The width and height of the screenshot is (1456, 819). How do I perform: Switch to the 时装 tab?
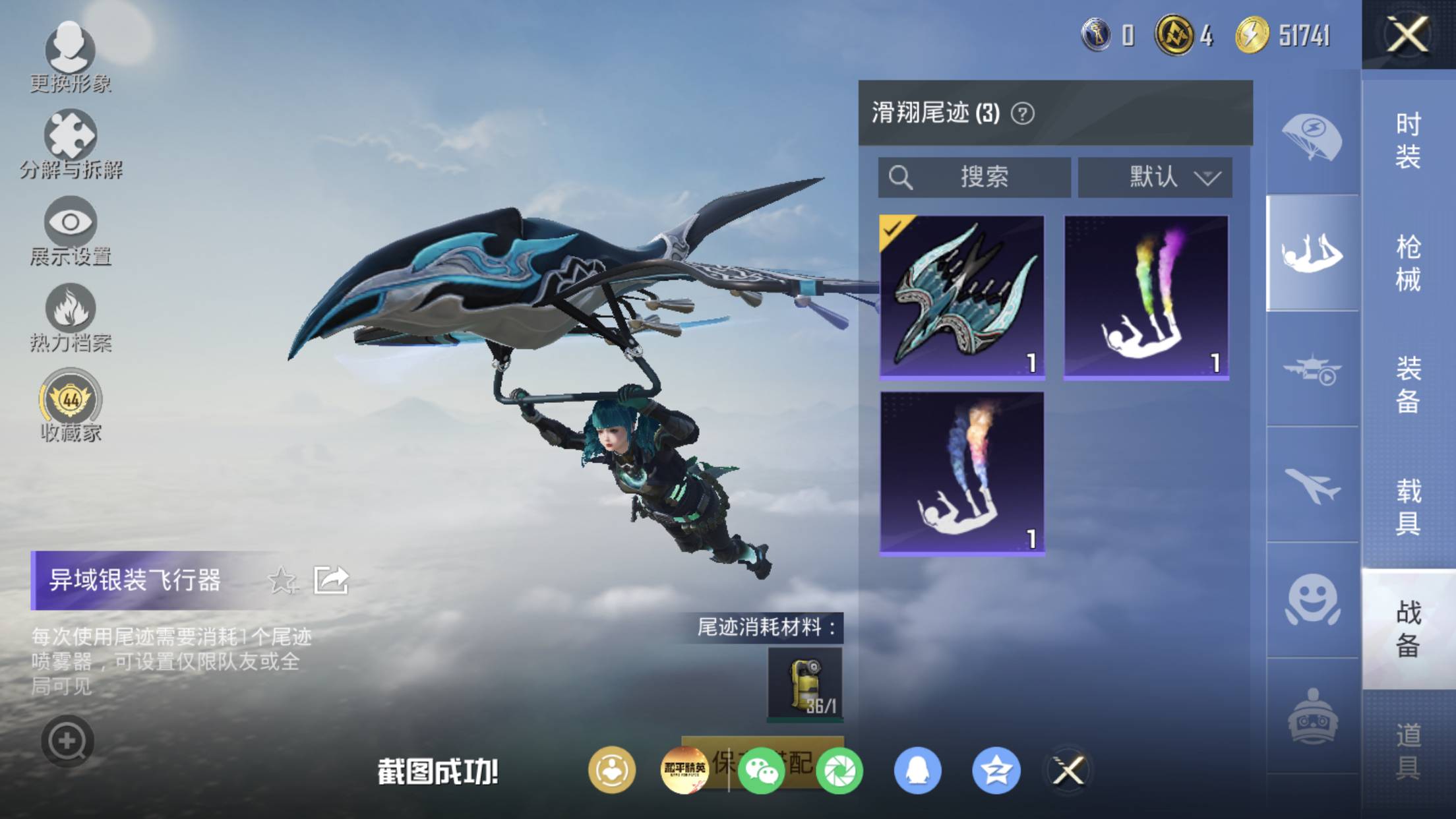1408,140
